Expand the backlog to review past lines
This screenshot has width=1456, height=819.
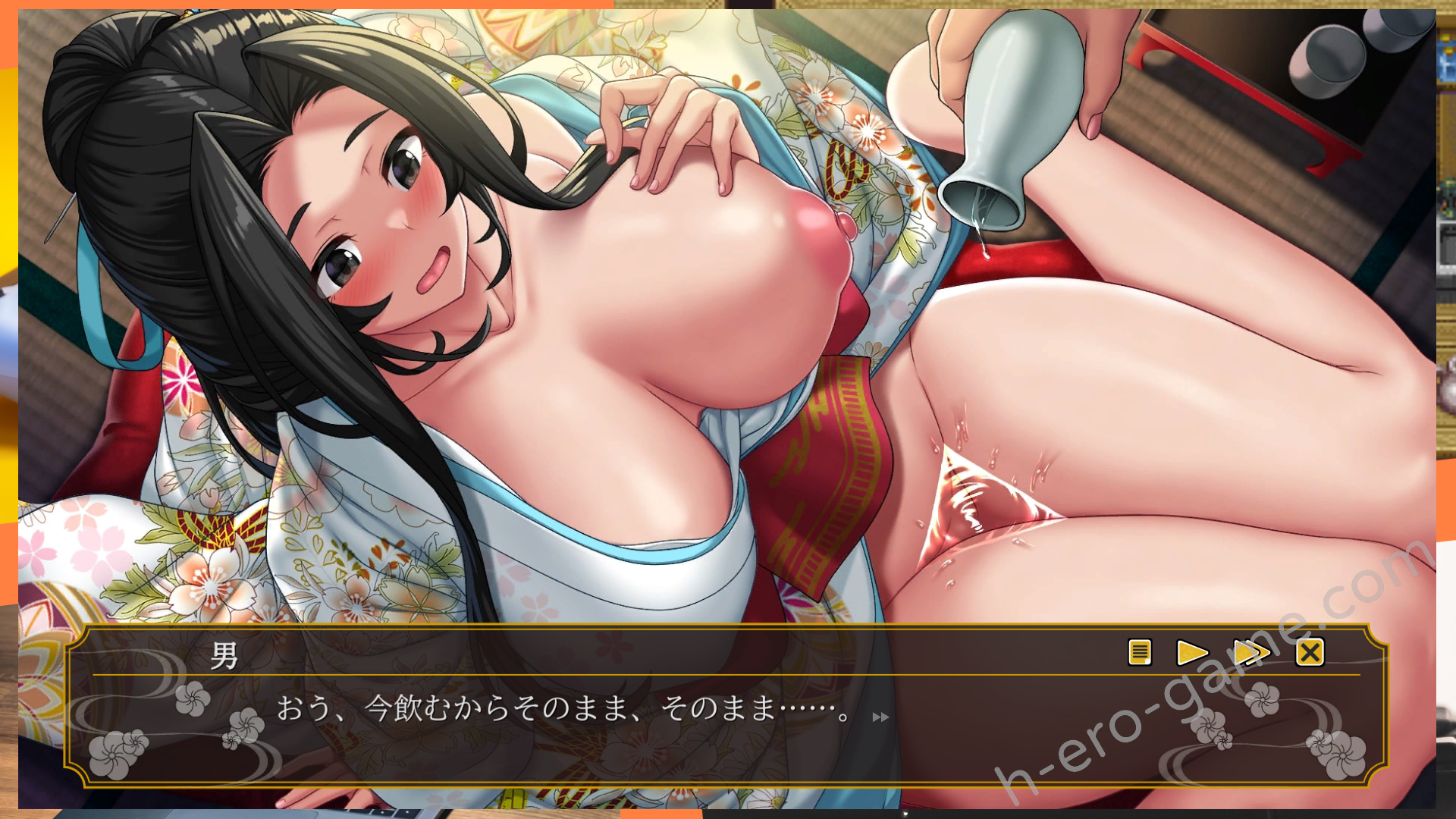point(1140,653)
